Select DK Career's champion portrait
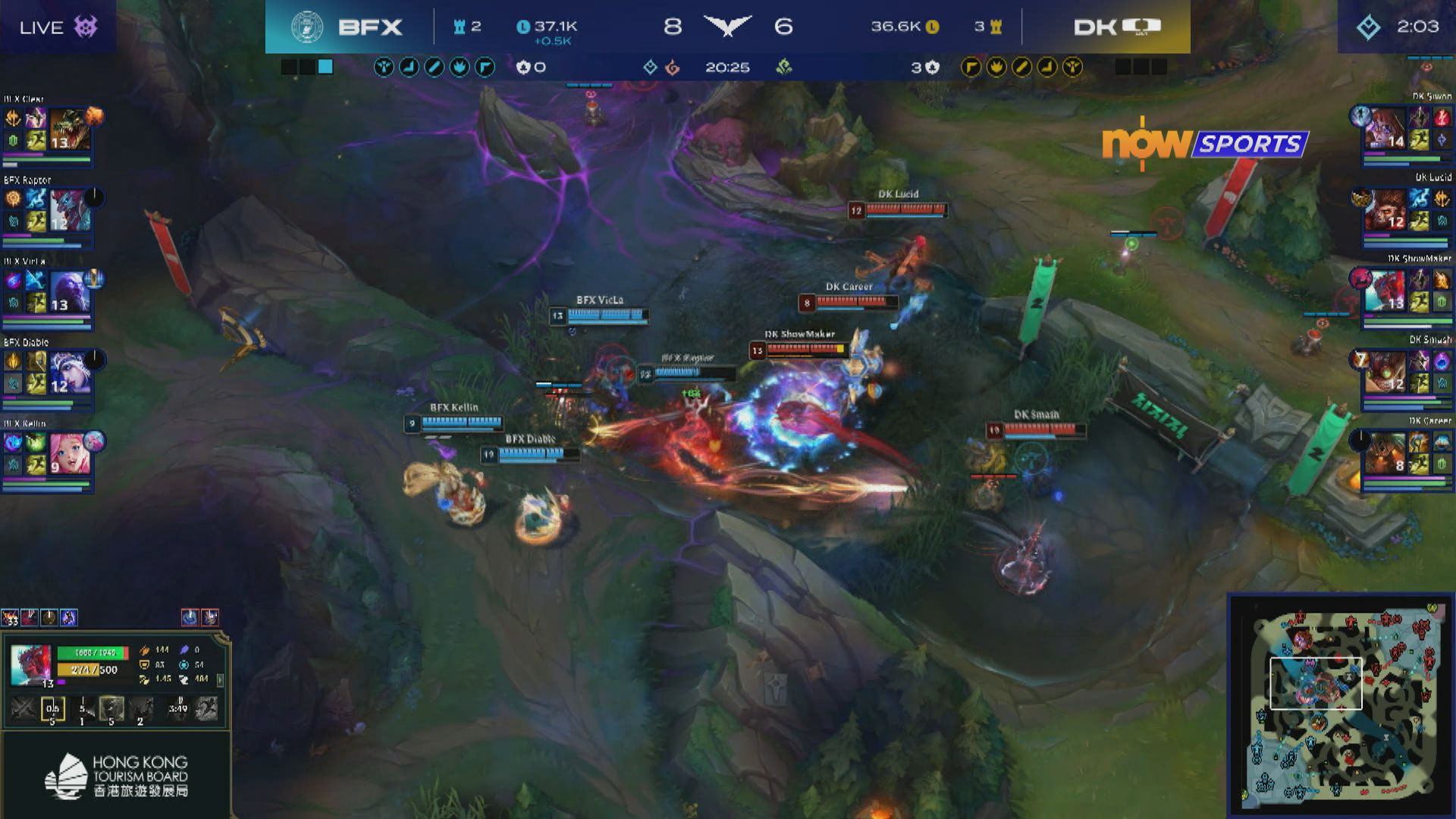This screenshot has width=1456, height=819. click(x=1385, y=453)
